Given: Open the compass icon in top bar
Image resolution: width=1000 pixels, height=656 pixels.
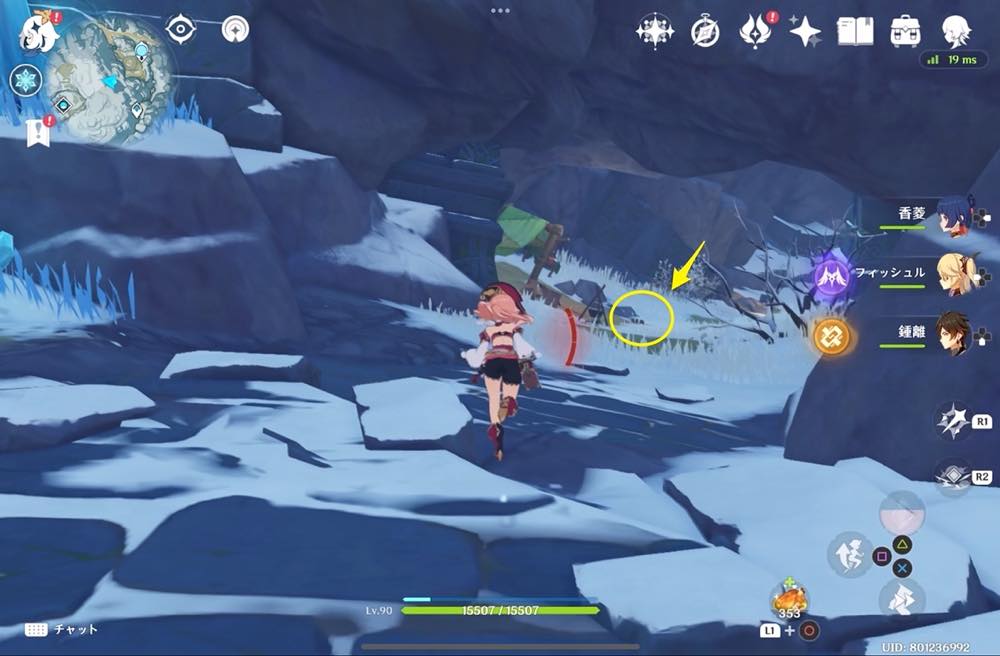Looking at the screenshot, I should pyautogui.click(x=705, y=32).
